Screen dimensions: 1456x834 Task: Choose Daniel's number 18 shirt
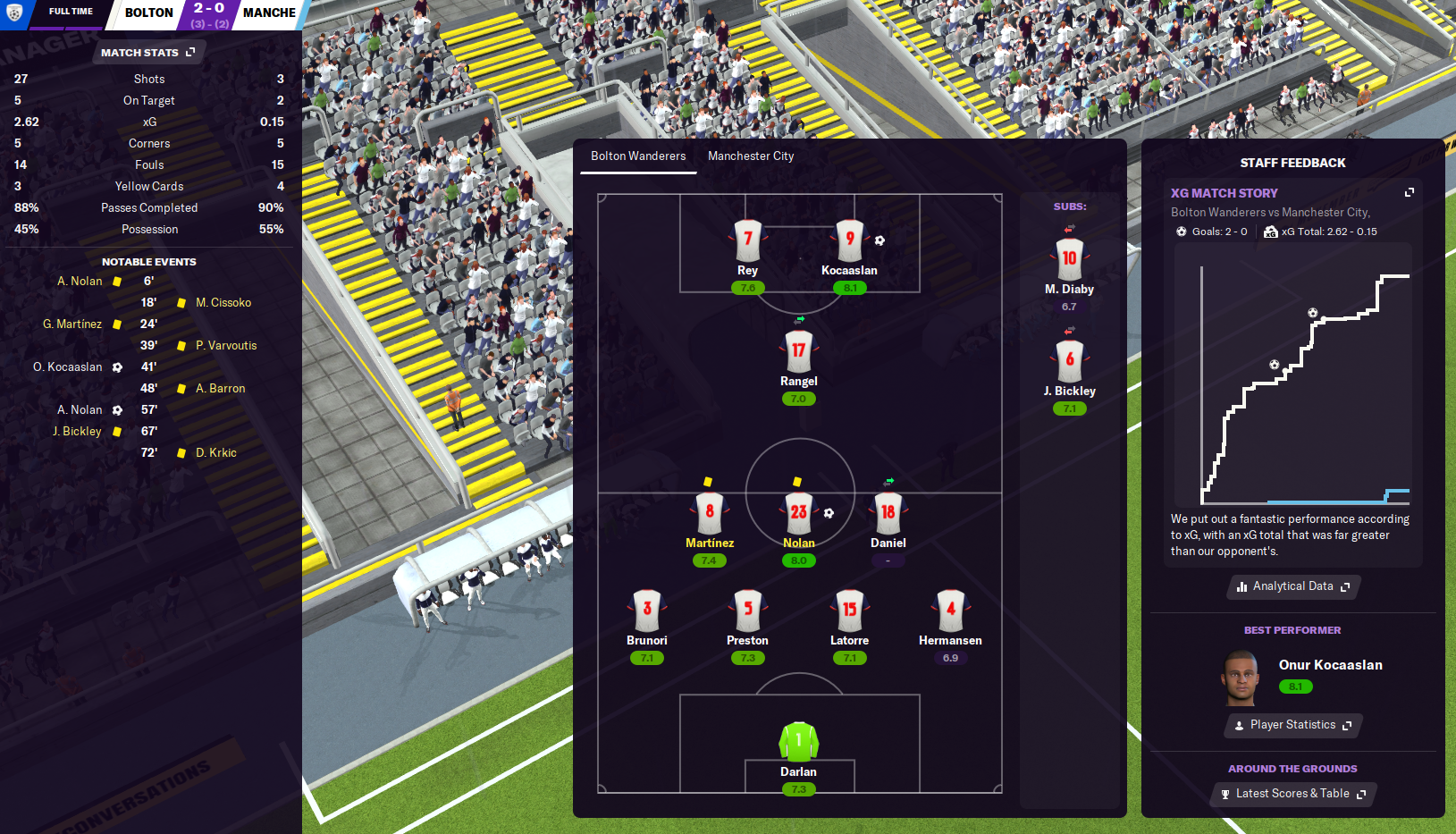[x=888, y=513]
